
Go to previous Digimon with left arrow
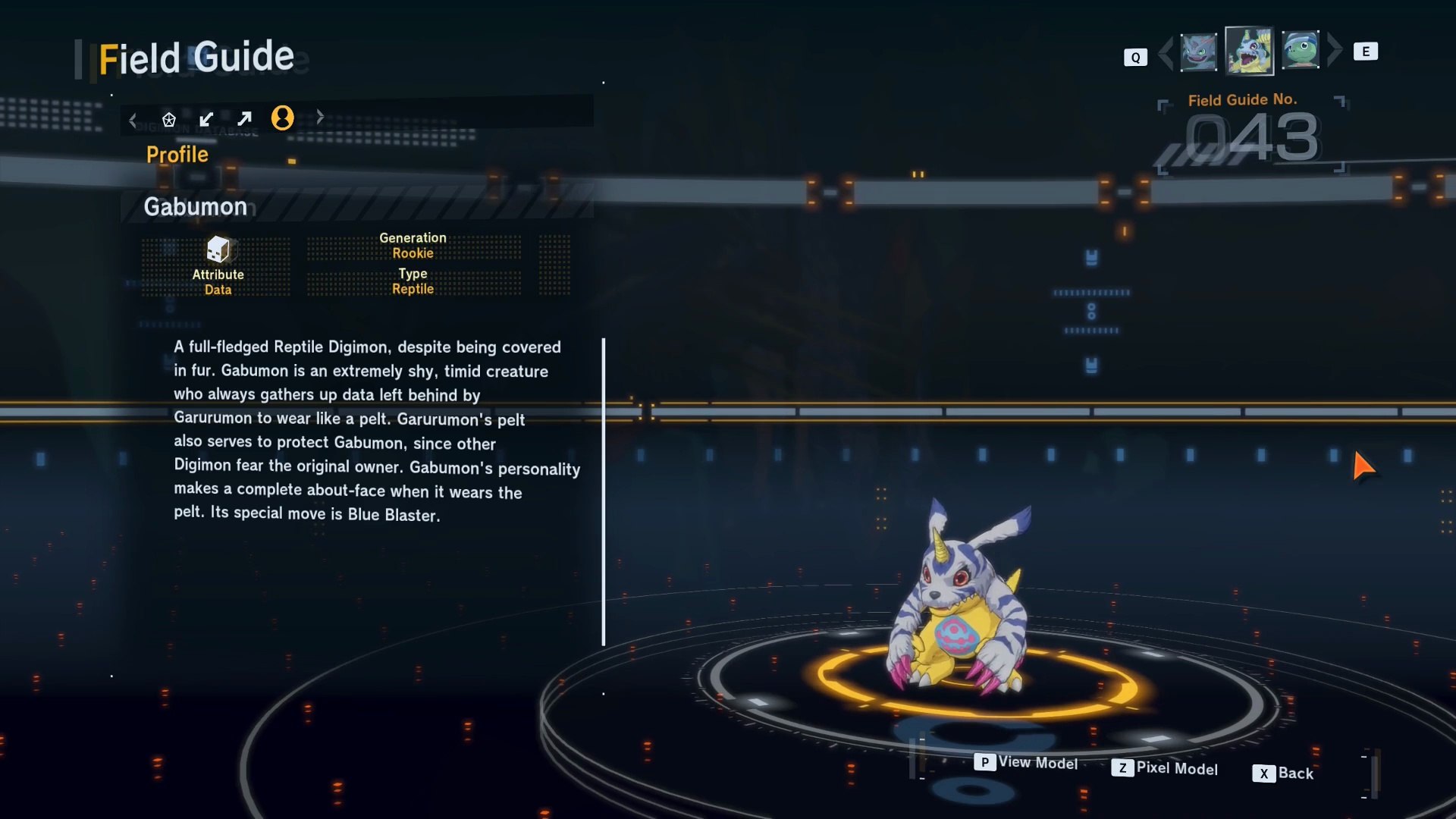click(x=1166, y=52)
